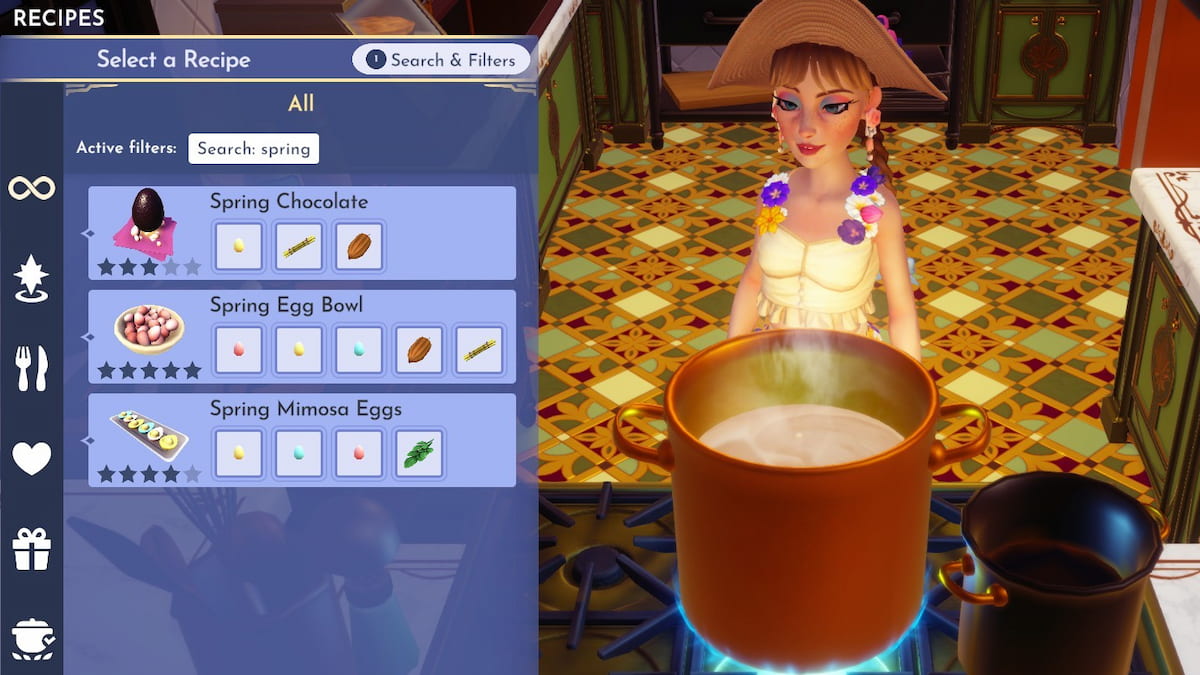
Task: Switch to the infinity All recipes tab
Action: 32,188
